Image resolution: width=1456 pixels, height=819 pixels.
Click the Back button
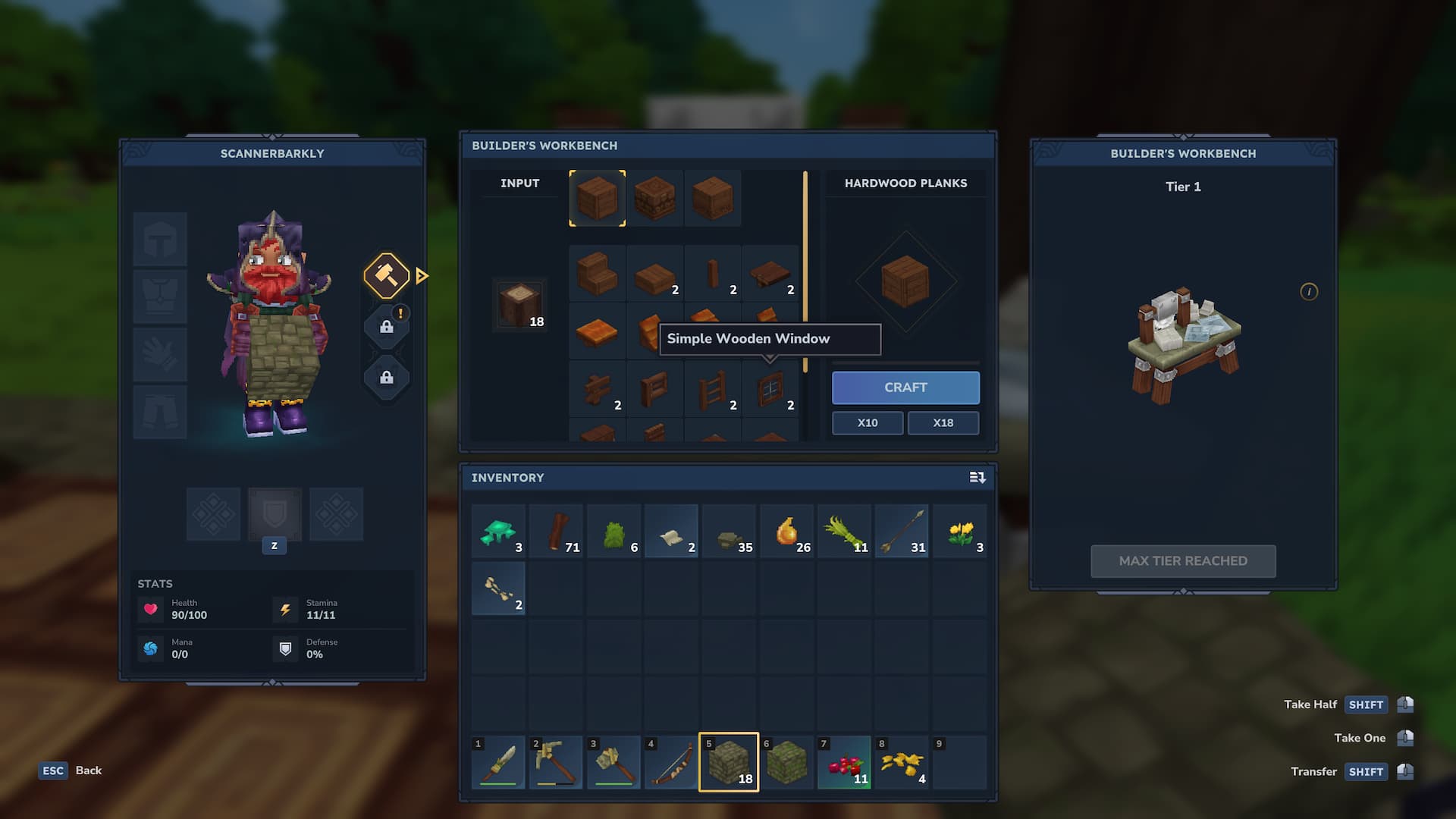click(x=71, y=770)
